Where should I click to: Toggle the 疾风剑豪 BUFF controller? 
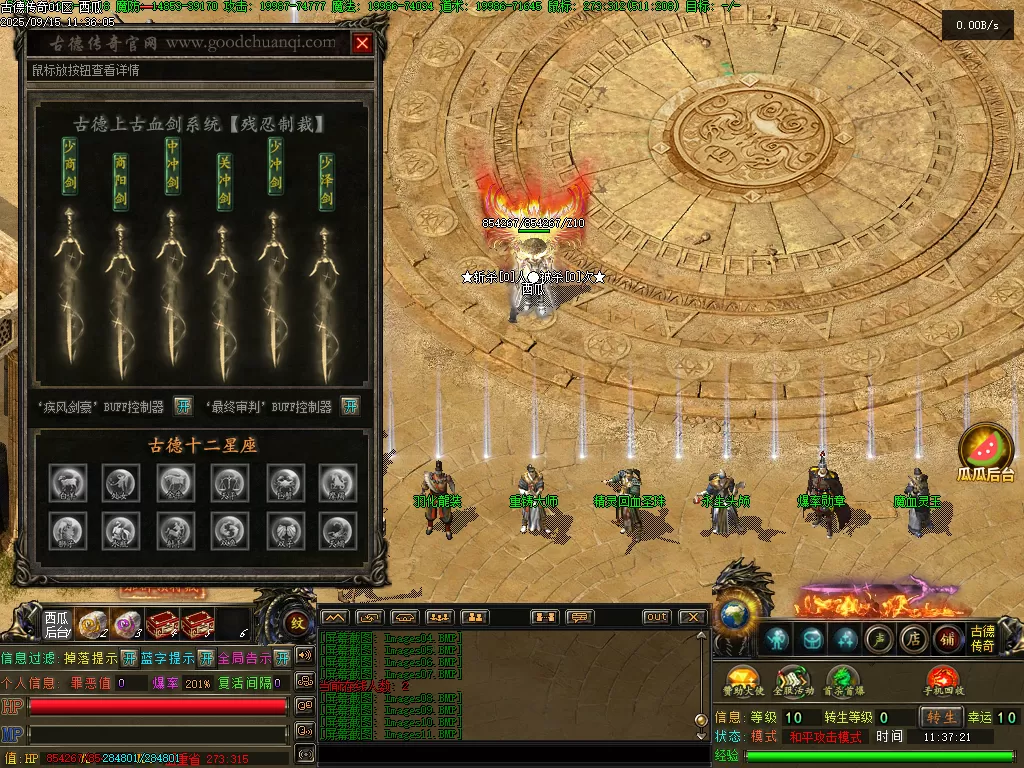pyautogui.click(x=183, y=406)
